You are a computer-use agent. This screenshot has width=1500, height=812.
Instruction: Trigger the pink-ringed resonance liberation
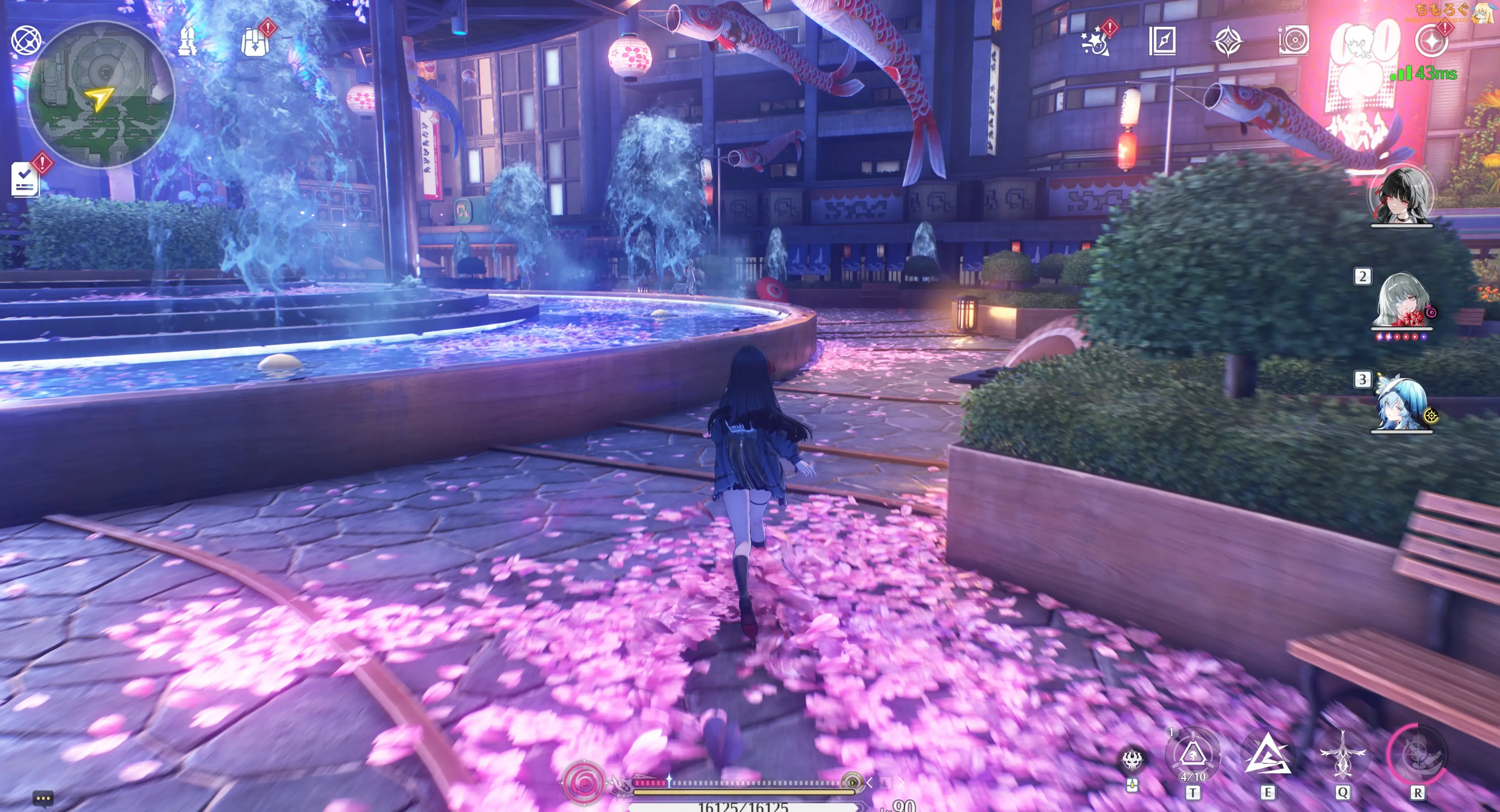pyautogui.click(x=1417, y=755)
